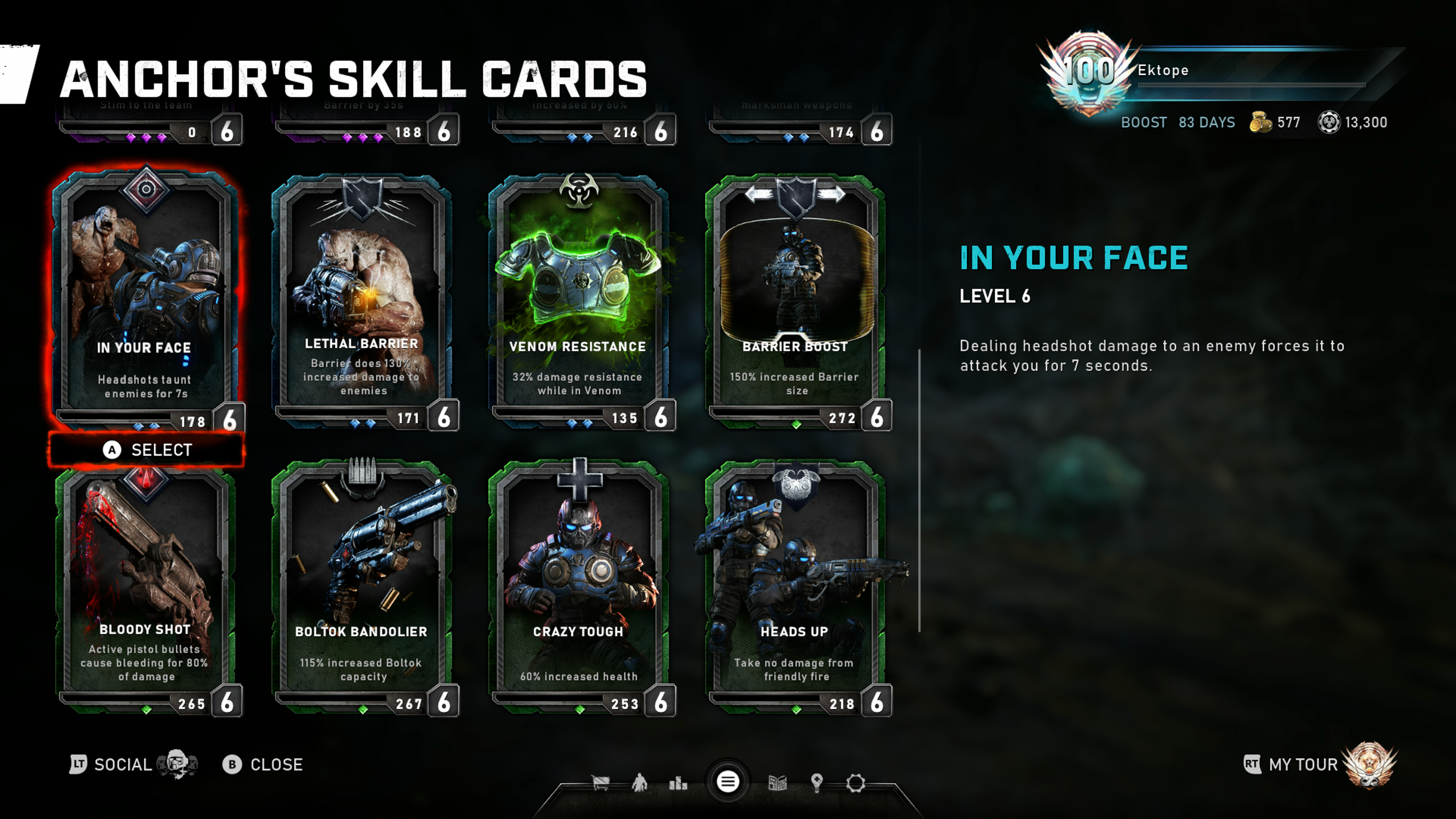The height and width of the screenshot is (819, 1456).
Task: Open the newspaper news icon
Action: 778,783
